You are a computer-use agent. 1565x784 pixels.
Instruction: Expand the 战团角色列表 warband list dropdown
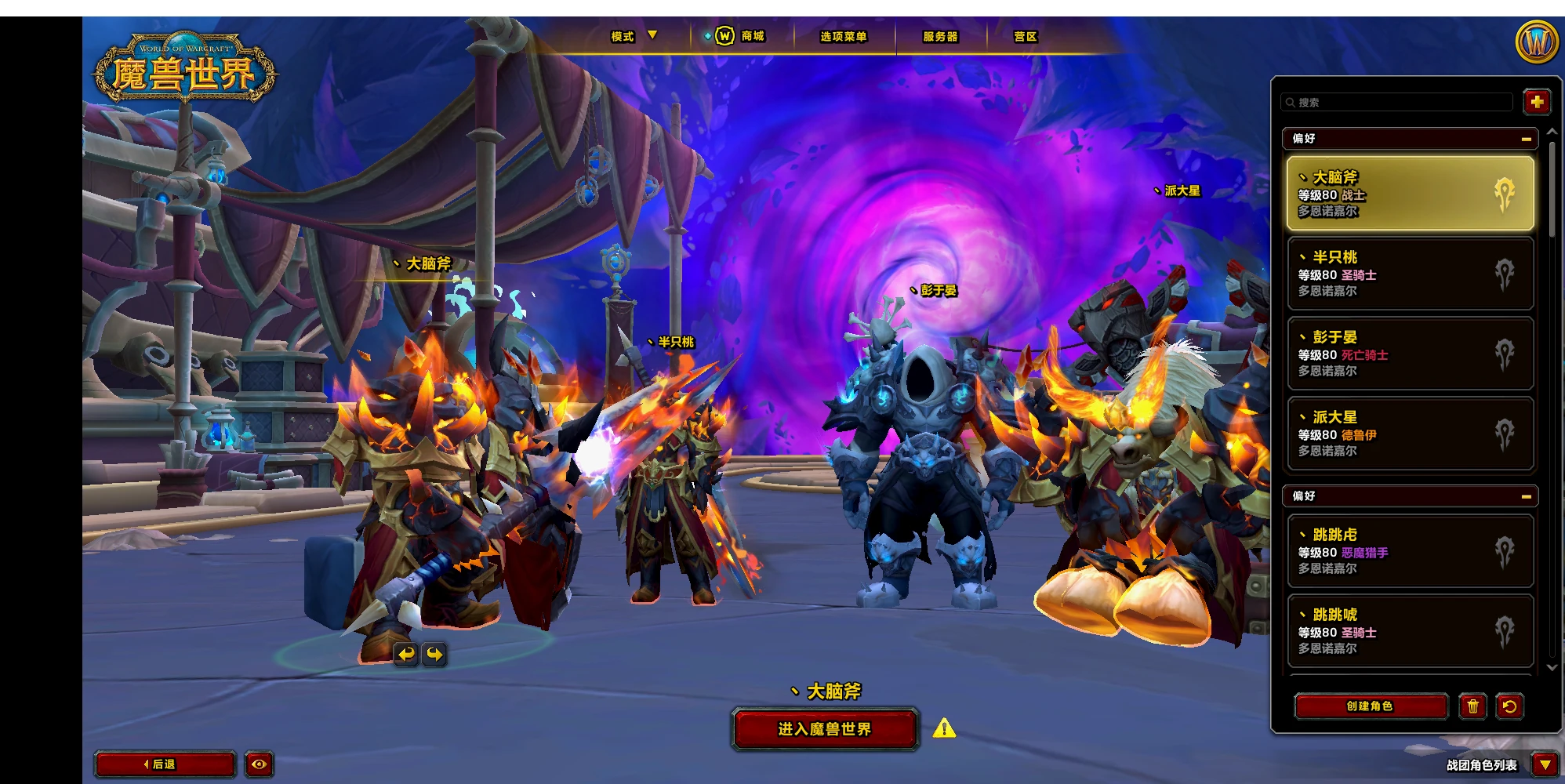[1545, 764]
